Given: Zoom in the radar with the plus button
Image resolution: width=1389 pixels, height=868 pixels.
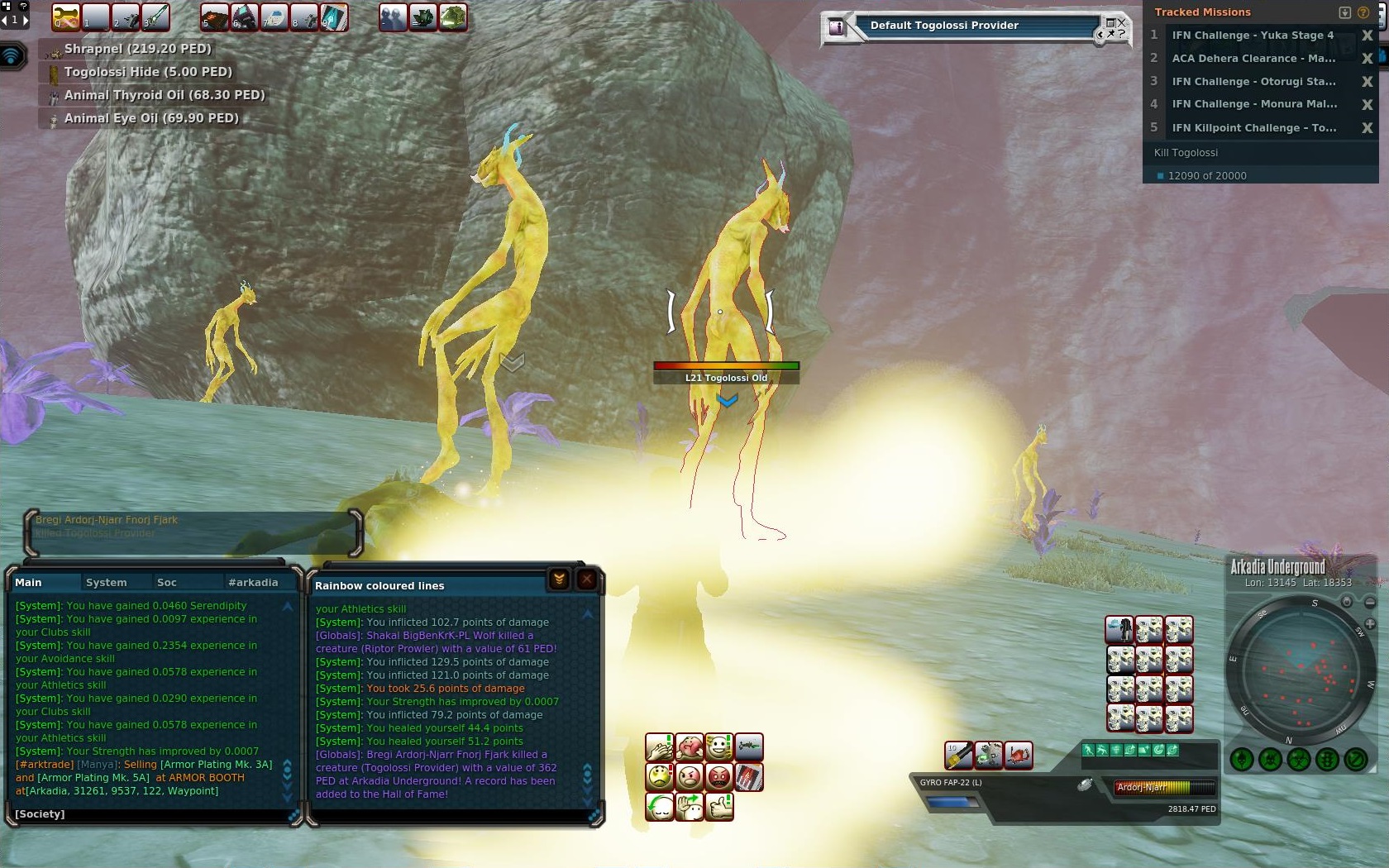Looking at the screenshot, I should click(x=1370, y=624).
